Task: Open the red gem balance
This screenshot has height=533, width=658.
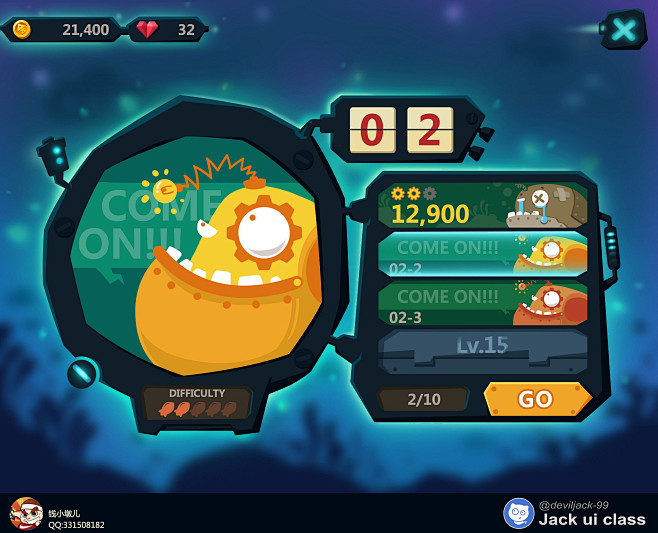Action: (168, 30)
